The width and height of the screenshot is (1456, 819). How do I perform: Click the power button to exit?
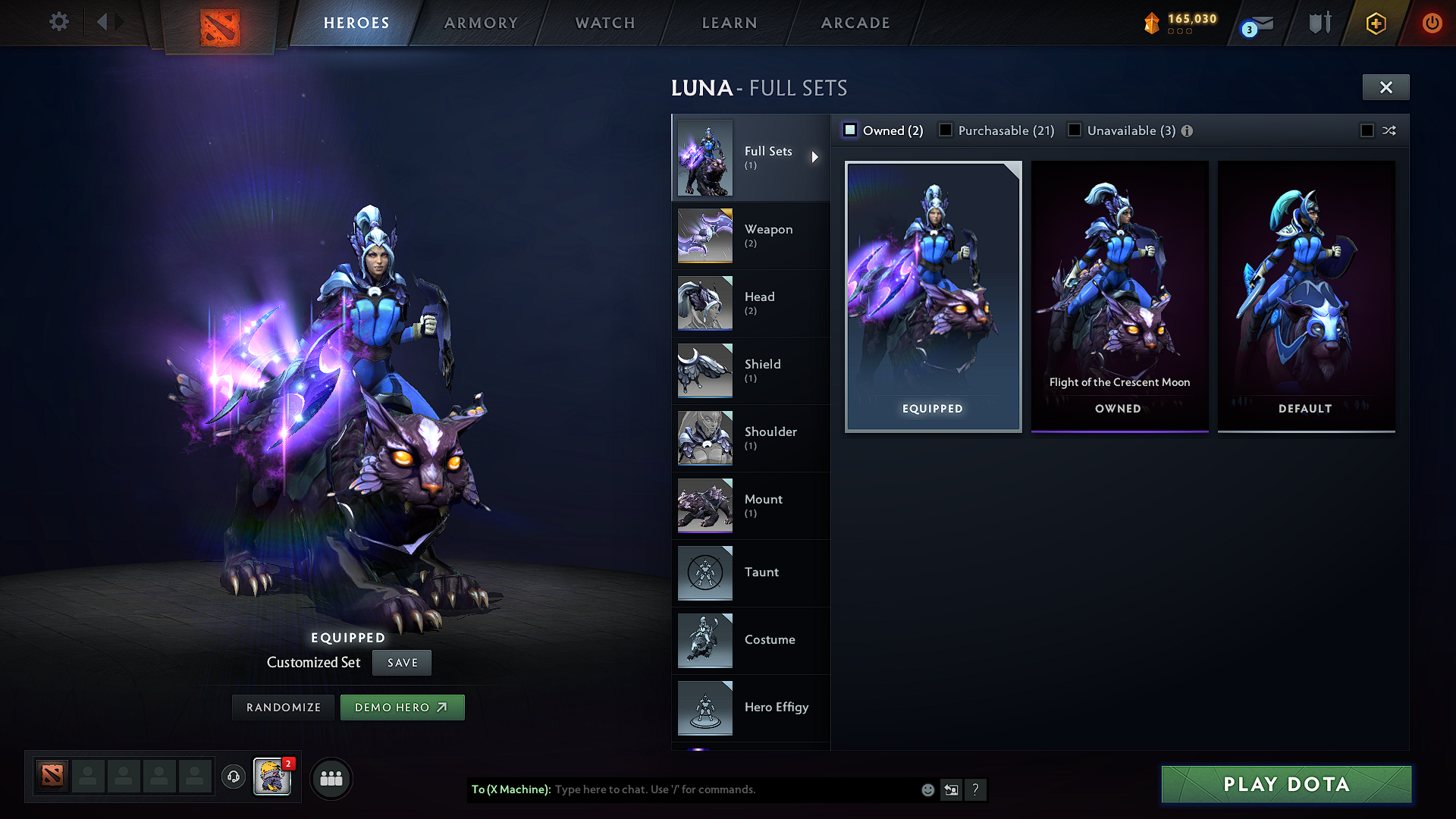(1432, 23)
